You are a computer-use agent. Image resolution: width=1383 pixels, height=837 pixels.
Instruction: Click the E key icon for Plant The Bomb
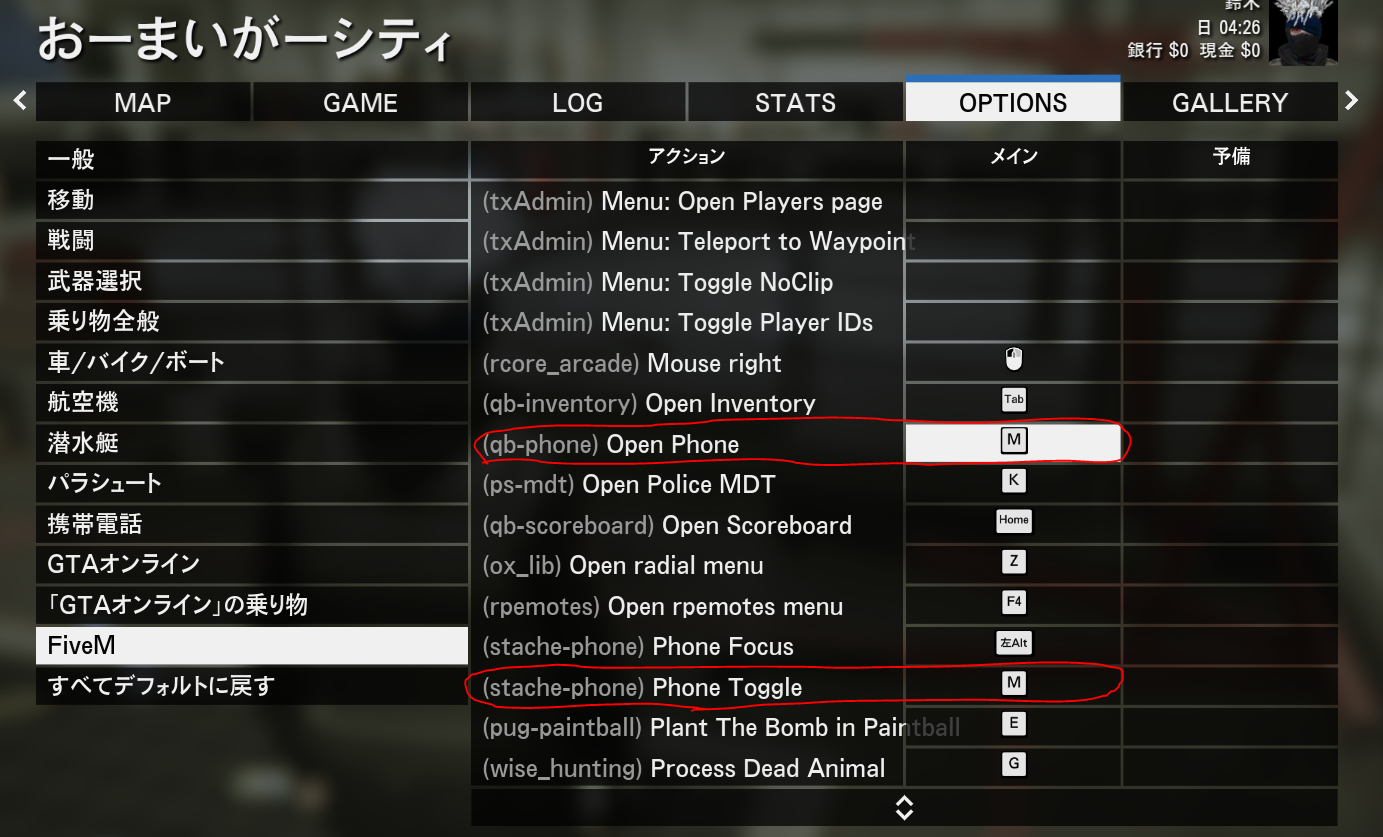(x=1013, y=723)
